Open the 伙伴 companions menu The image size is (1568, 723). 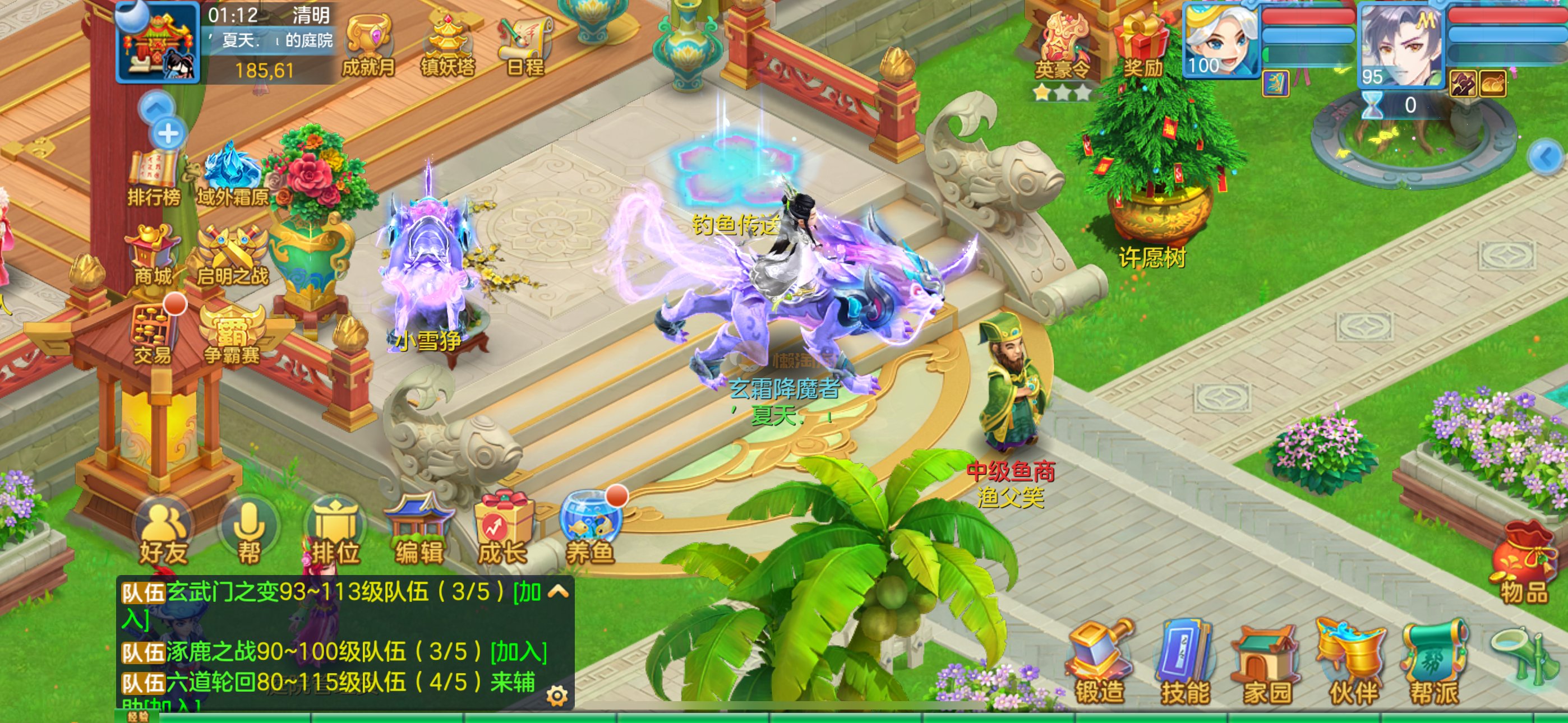click(1353, 664)
